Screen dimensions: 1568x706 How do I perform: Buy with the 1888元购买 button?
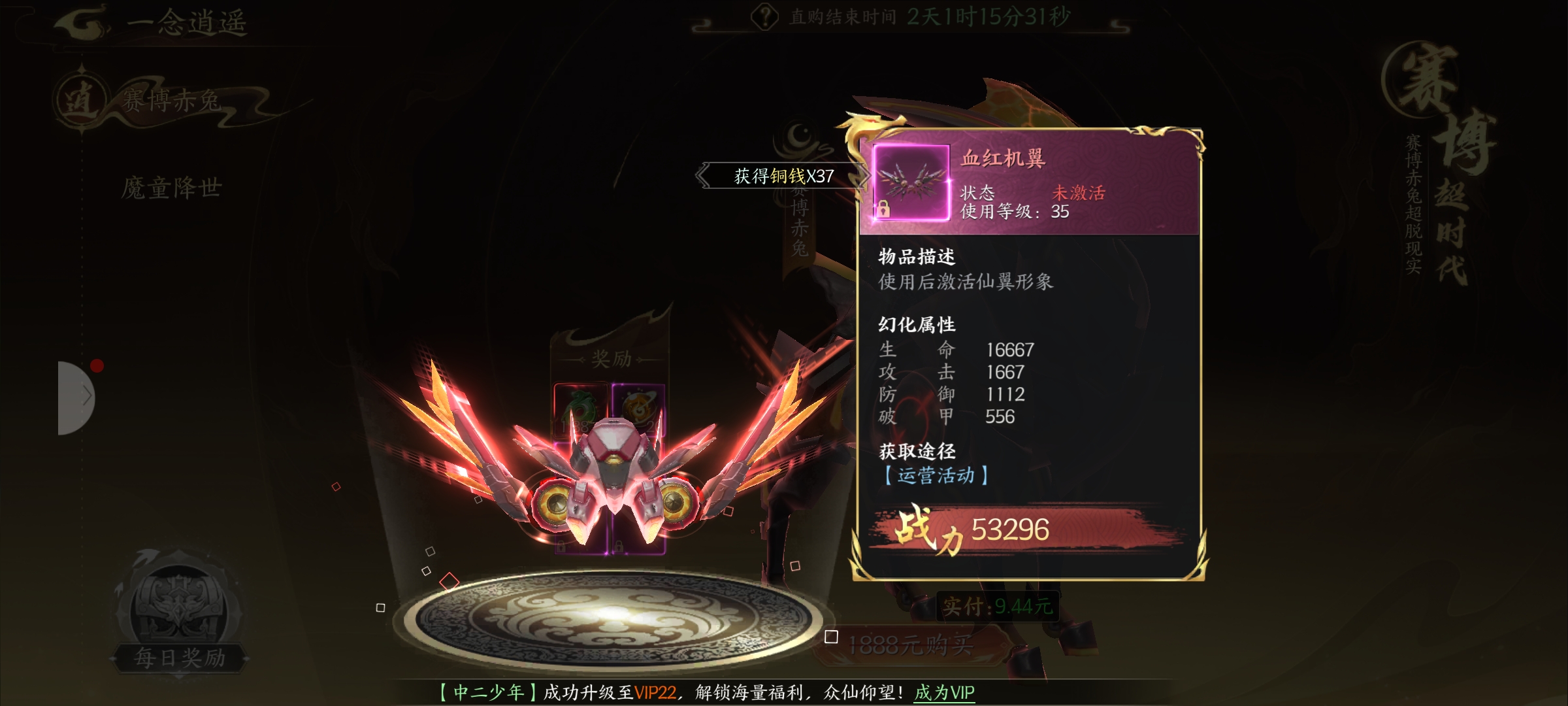tap(910, 646)
